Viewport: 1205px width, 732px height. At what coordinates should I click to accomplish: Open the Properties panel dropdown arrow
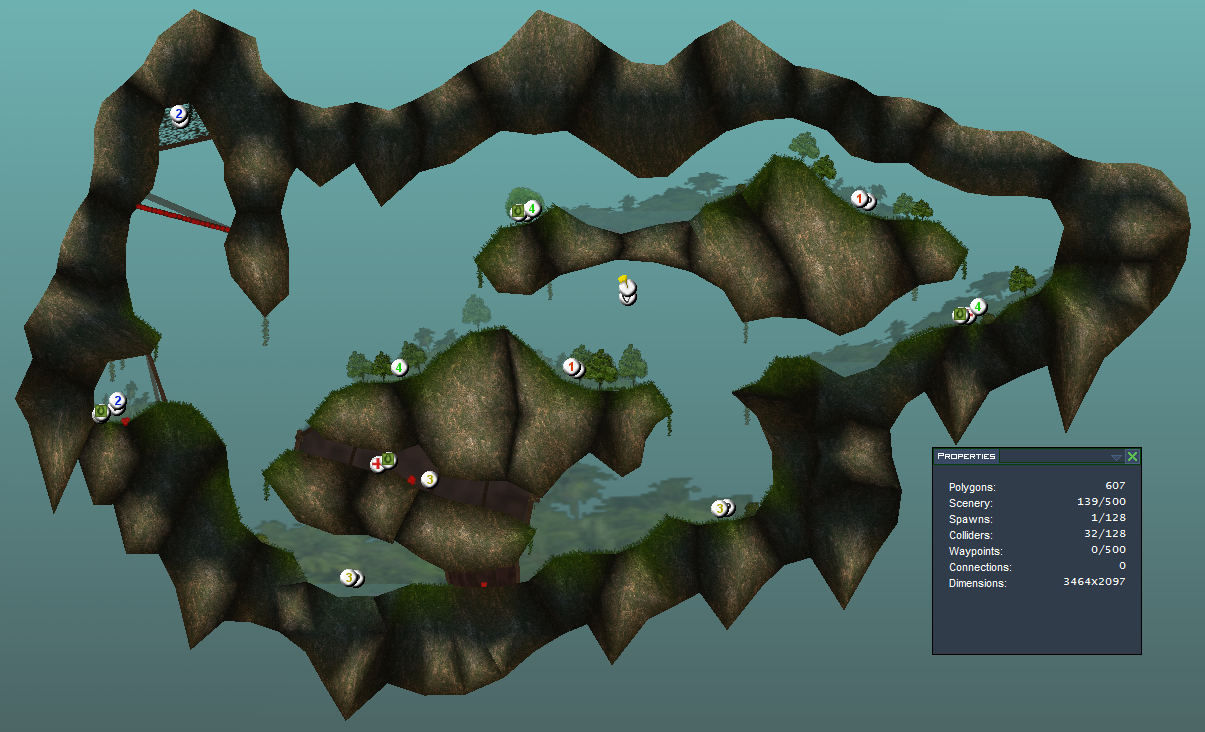1116,457
